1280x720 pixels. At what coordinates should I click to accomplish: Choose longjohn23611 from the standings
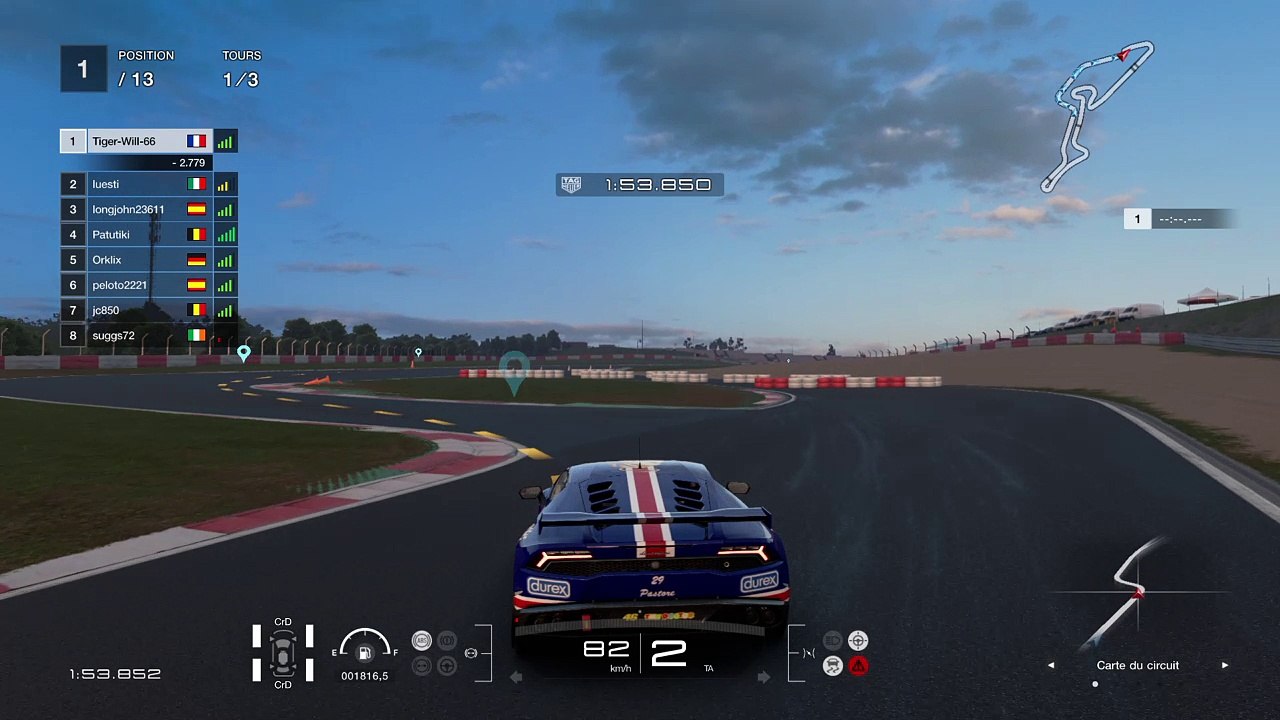[x=135, y=209]
